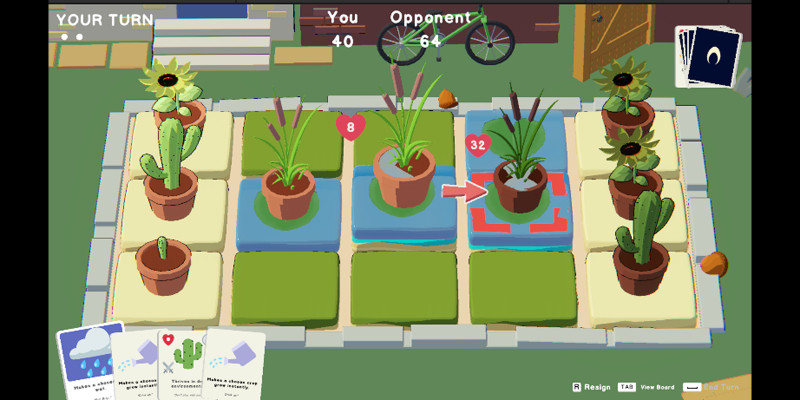Resign the match

pyautogui.click(x=591, y=387)
